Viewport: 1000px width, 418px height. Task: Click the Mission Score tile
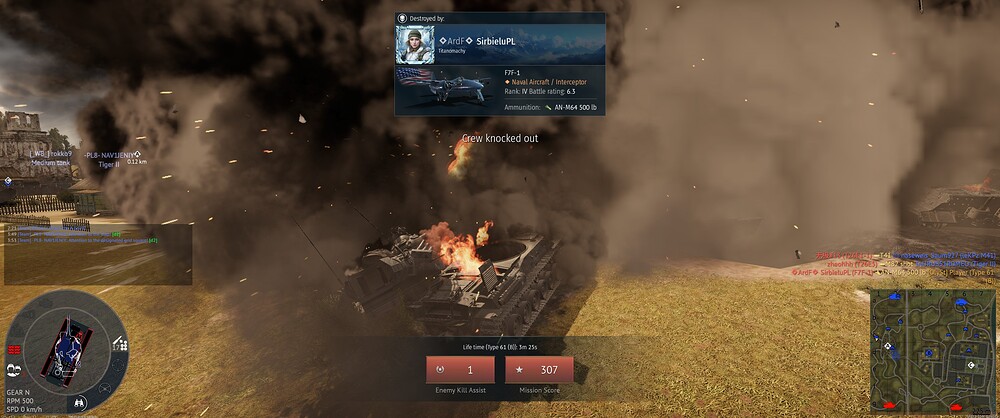(x=540, y=370)
